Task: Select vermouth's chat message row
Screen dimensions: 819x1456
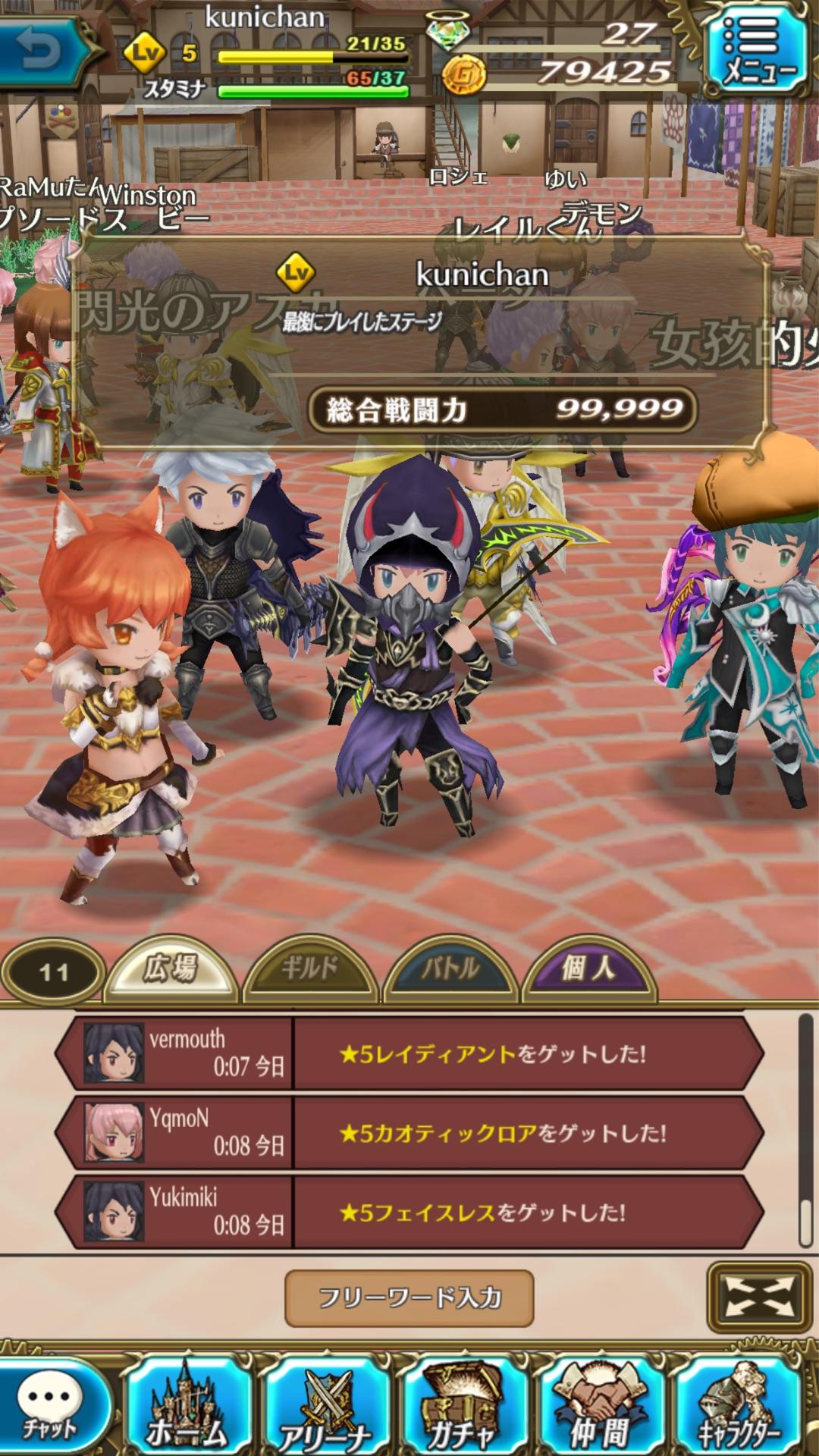Action: [409, 1053]
